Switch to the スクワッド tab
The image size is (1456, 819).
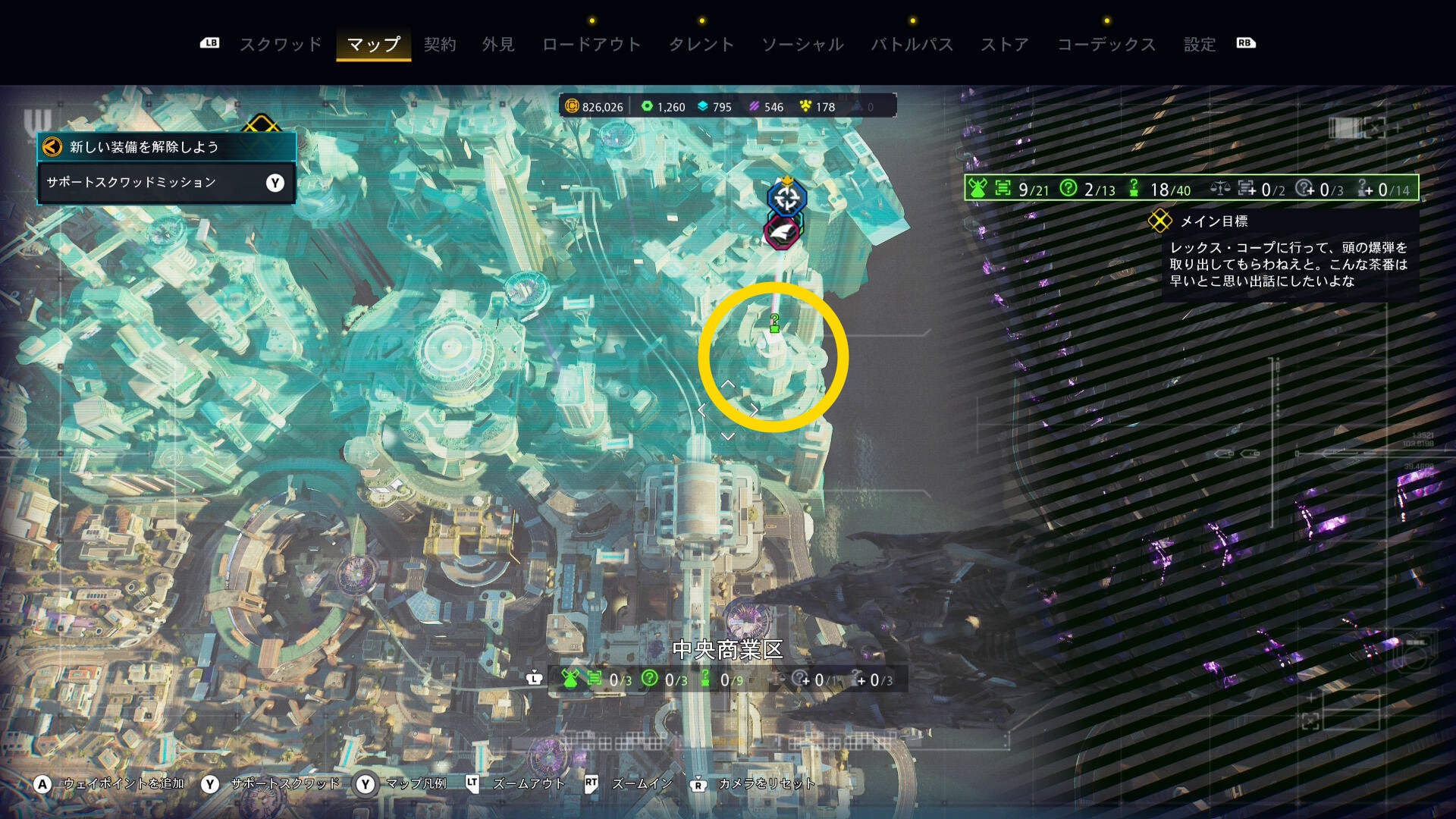click(281, 45)
